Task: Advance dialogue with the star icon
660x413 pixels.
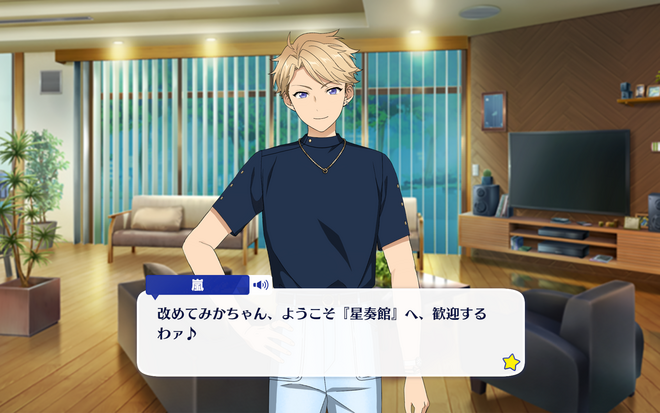Action: [x=511, y=362]
